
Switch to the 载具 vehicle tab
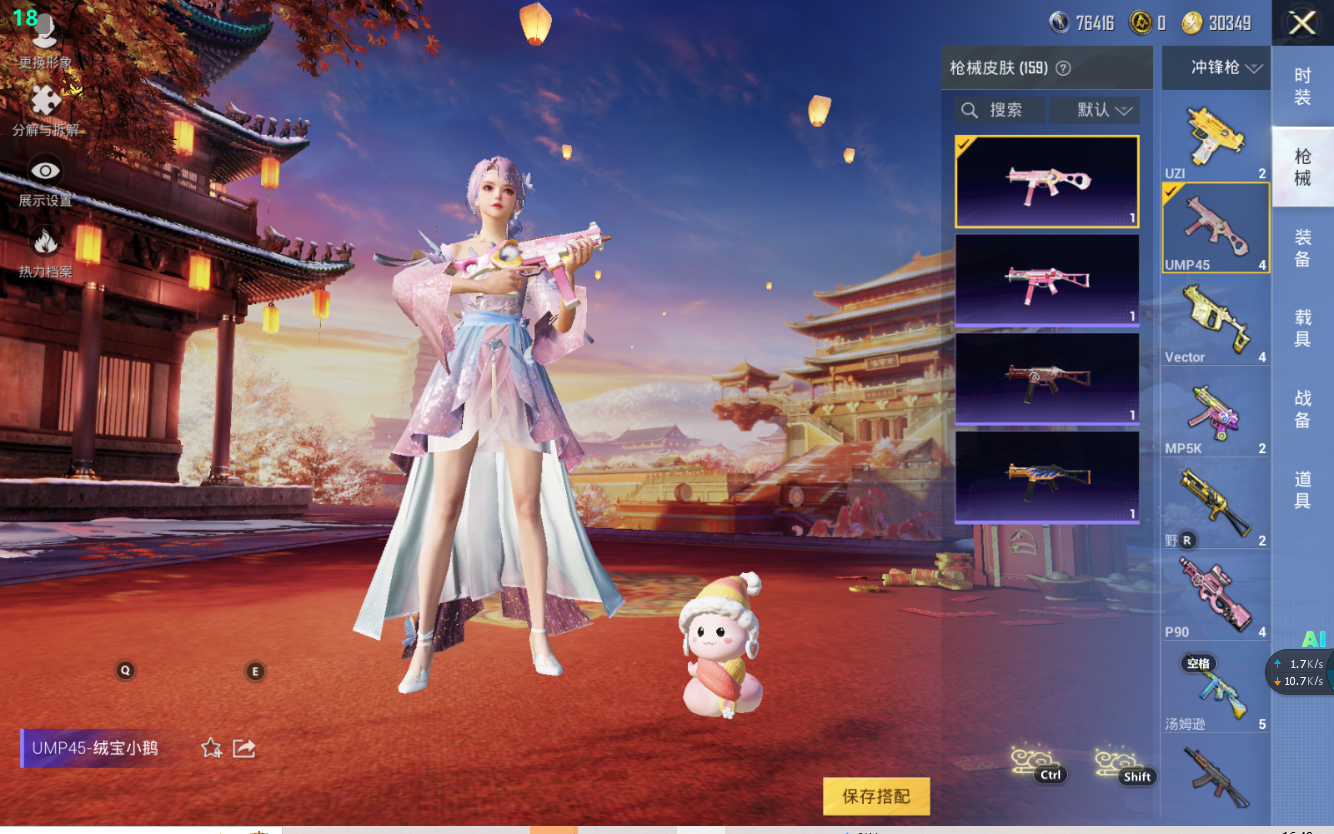[1302, 329]
